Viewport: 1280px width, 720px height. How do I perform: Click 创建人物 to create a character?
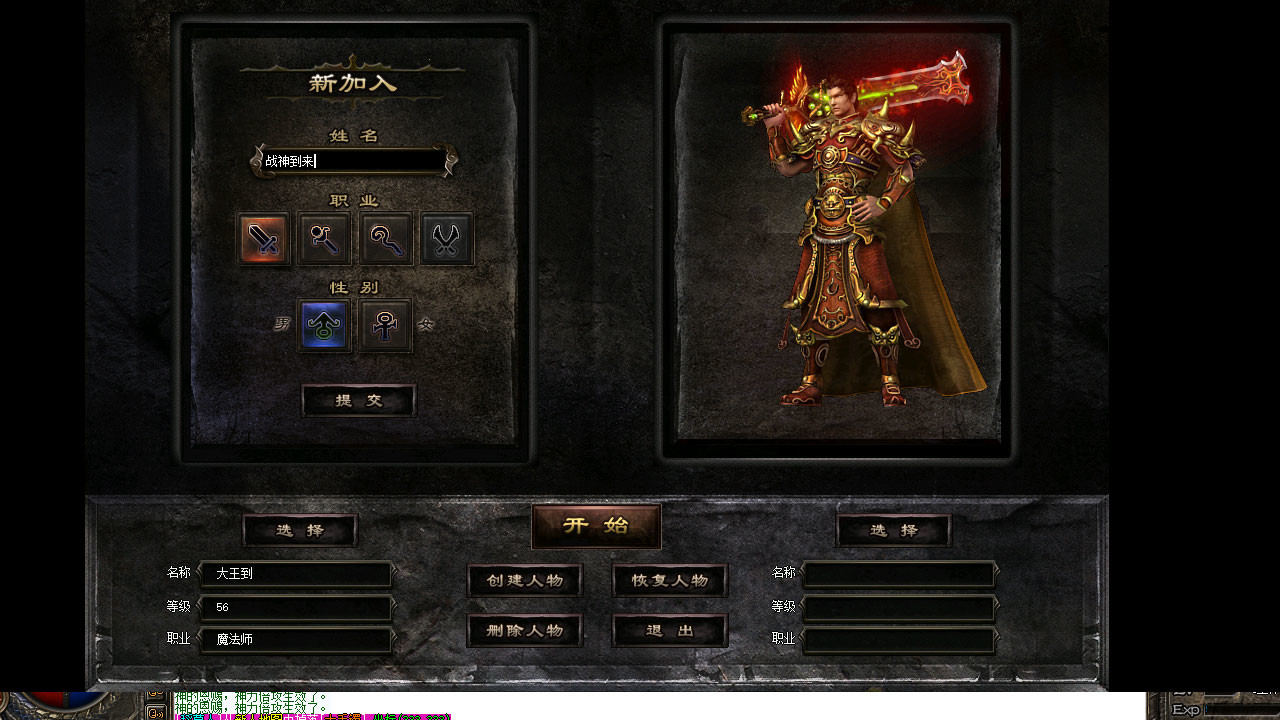tap(524, 580)
